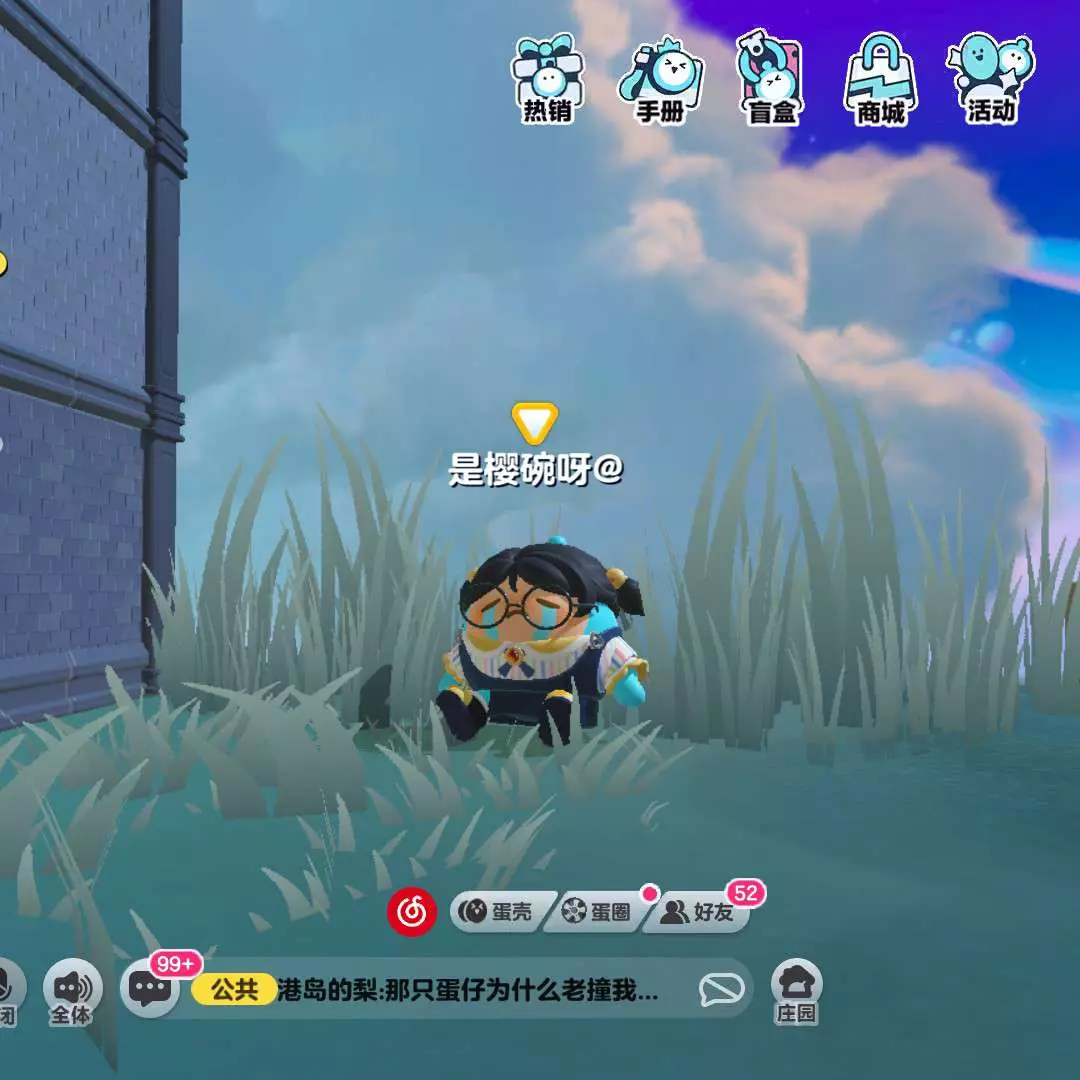The image size is (1080, 1080).
Task: Open the 活动 events menu
Action: point(990,79)
